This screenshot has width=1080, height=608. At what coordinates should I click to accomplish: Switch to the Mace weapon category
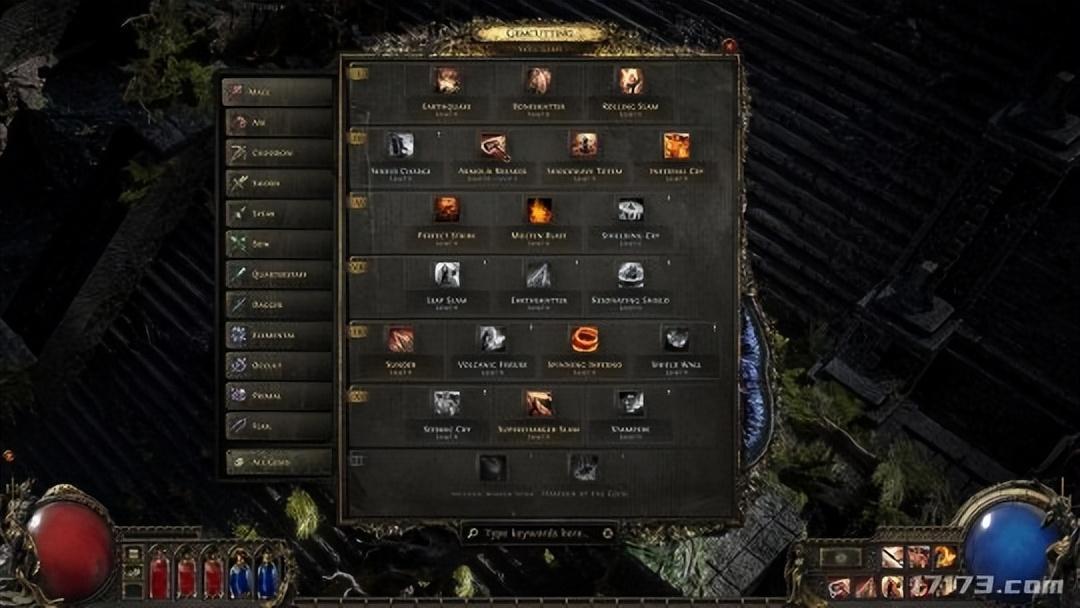(278, 92)
